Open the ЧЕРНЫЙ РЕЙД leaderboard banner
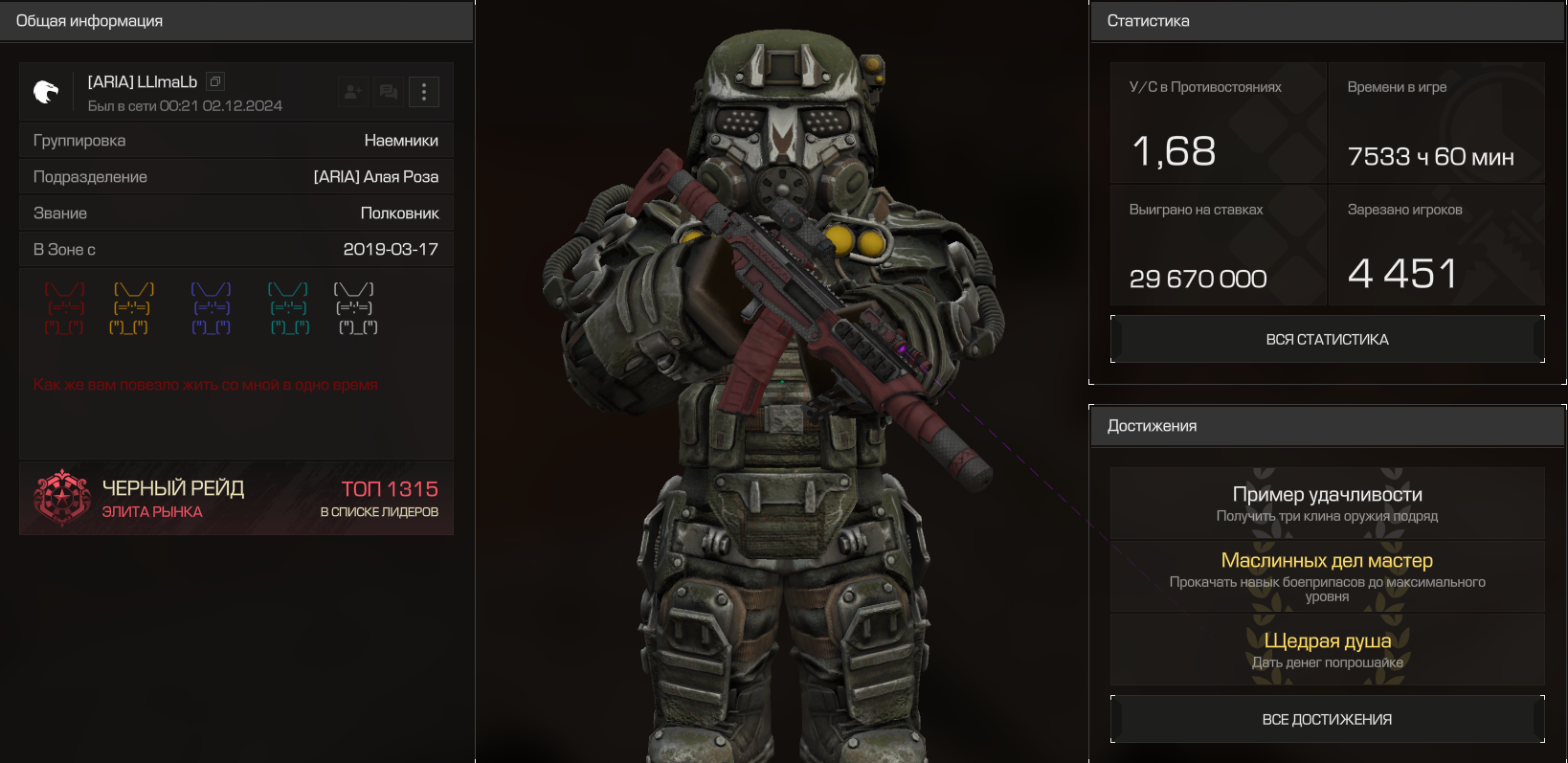This screenshot has width=1568, height=763. click(x=236, y=499)
